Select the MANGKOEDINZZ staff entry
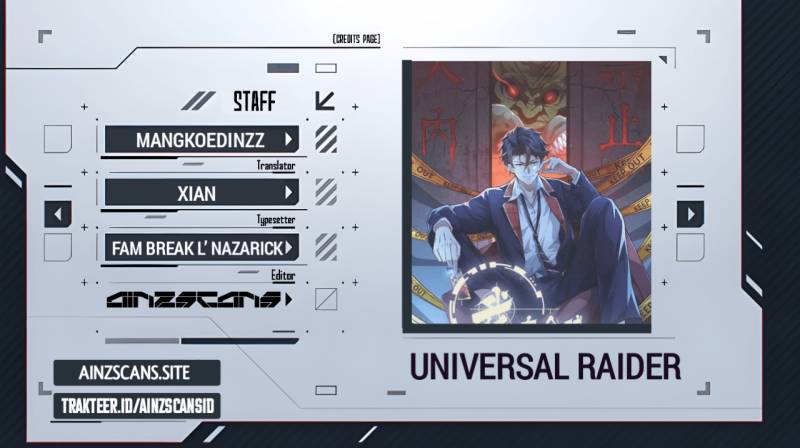Viewport: 800px width, 448px height. point(201,139)
